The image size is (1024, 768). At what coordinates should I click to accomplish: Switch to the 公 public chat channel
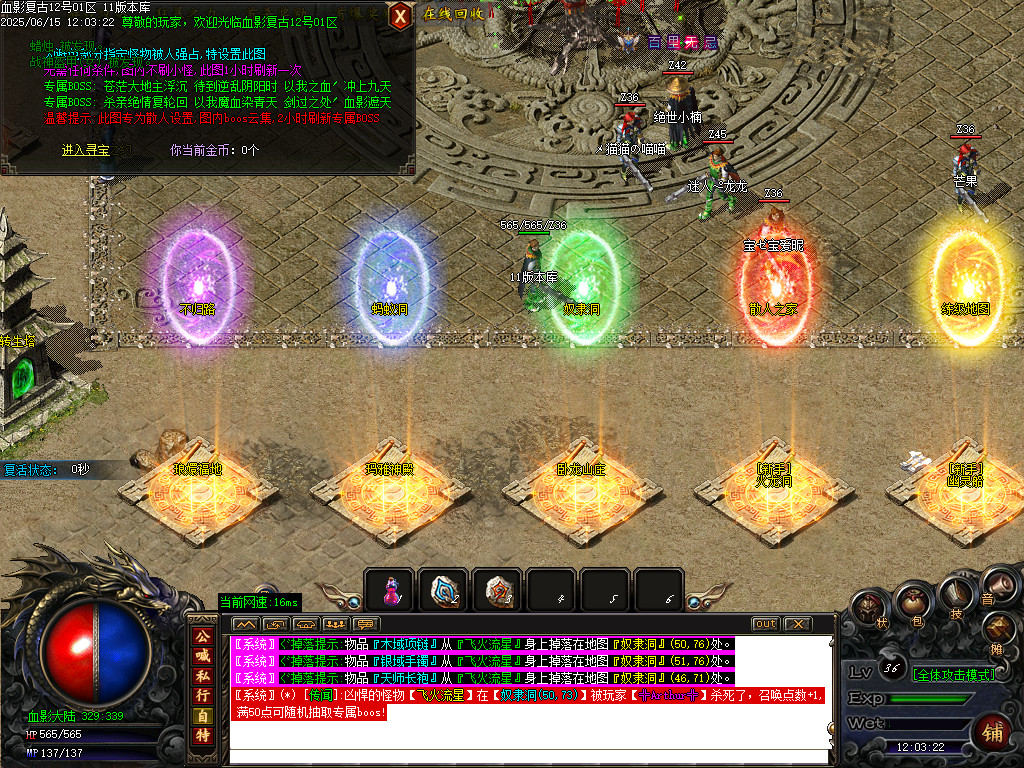pyautogui.click(x=203, y=636)
